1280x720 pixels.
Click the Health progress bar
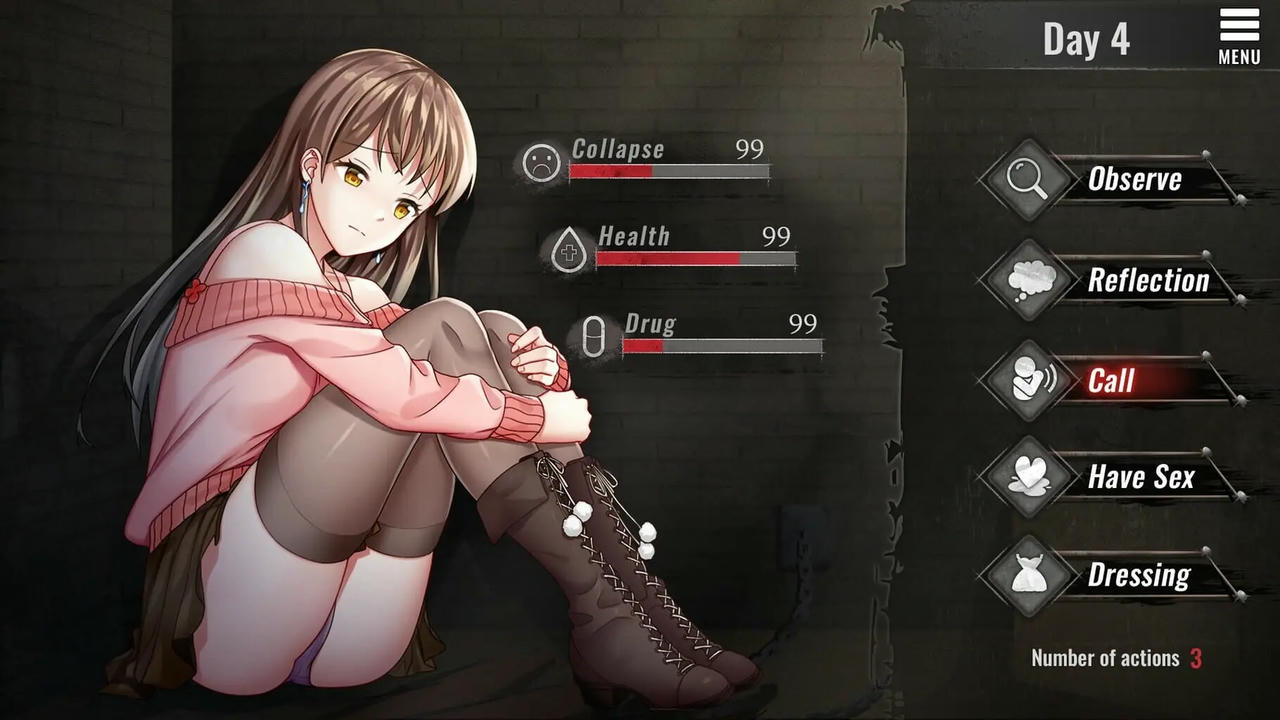click(x=695, y=260)
